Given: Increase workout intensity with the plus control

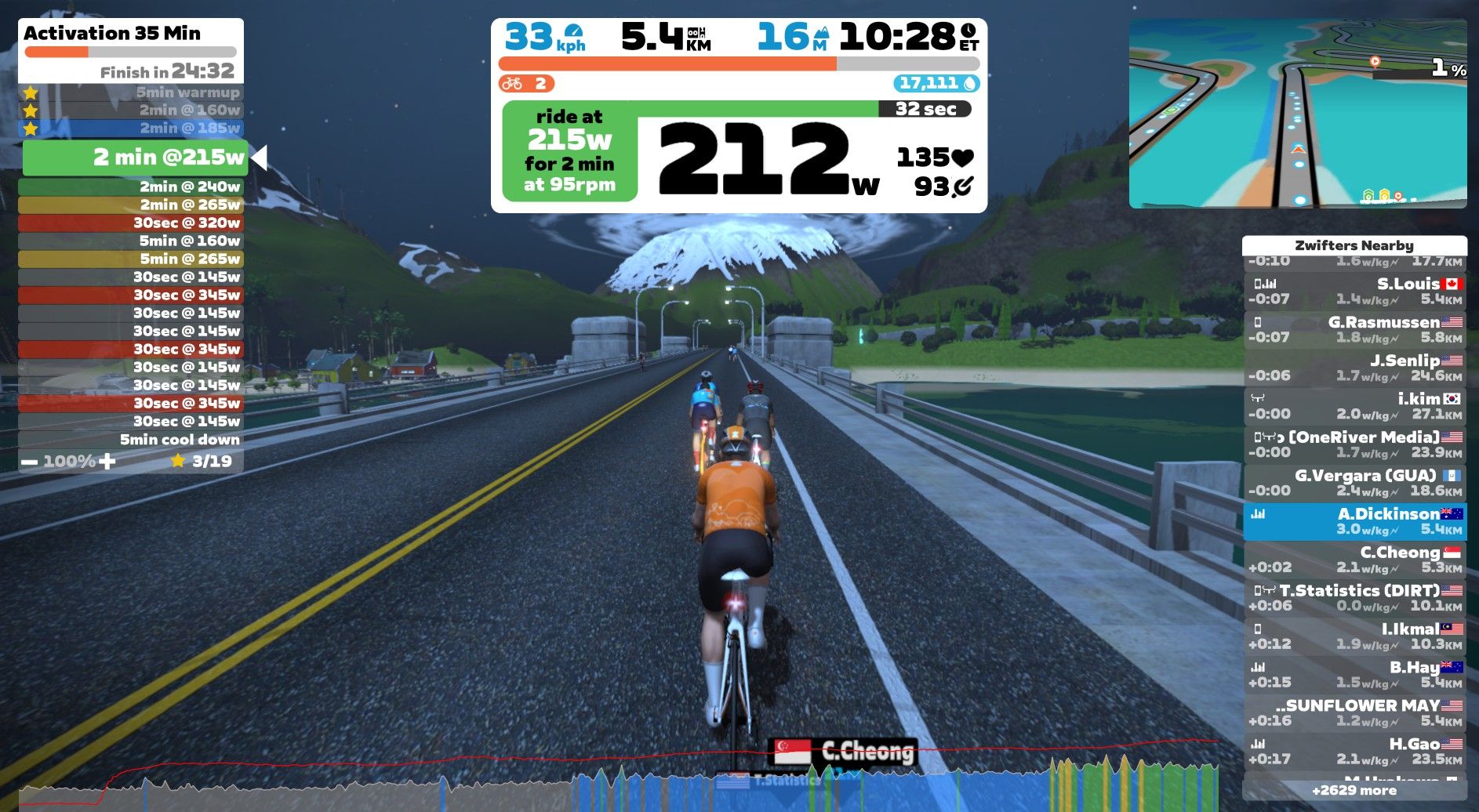Looking at the screenshot, I should [x=108, y=462].
